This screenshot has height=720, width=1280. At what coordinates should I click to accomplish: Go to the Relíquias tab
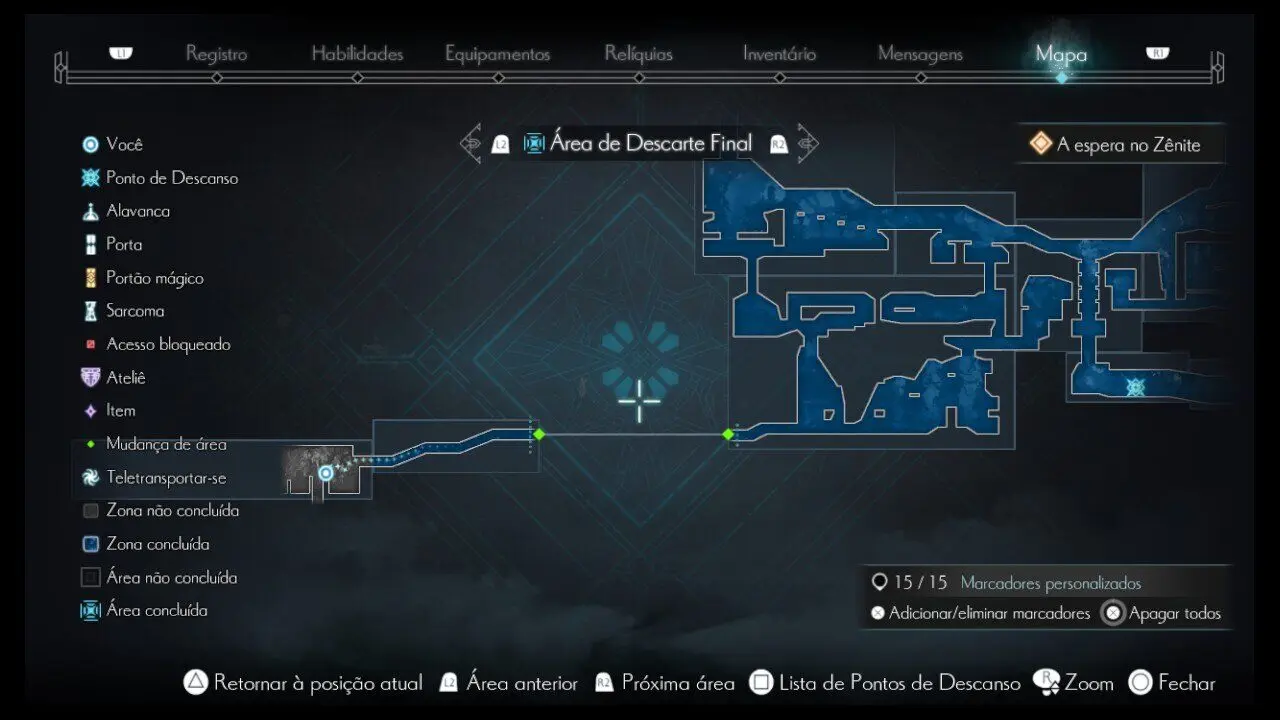(638, 54)
